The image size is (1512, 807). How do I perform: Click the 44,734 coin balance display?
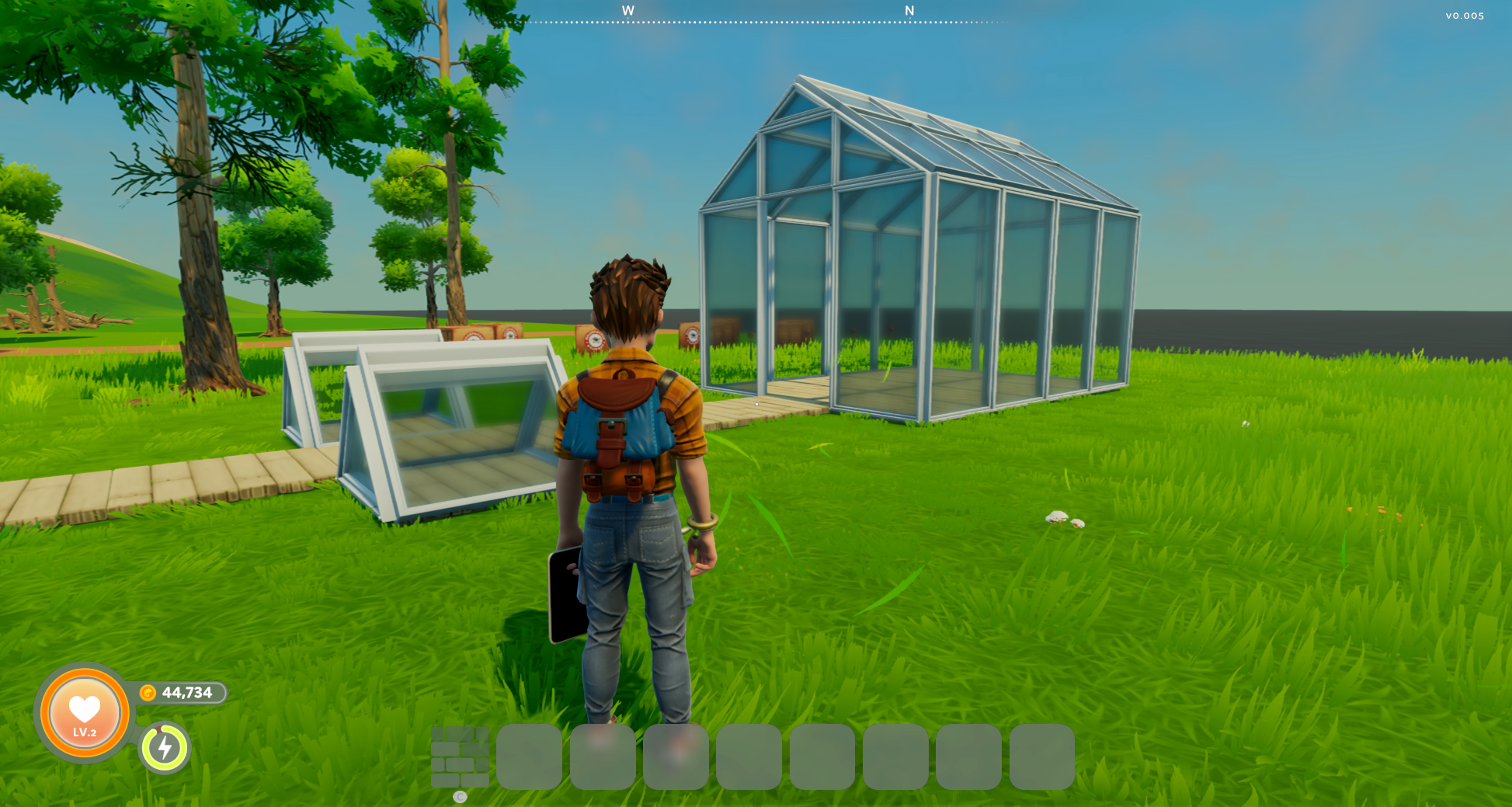point(186,692)
